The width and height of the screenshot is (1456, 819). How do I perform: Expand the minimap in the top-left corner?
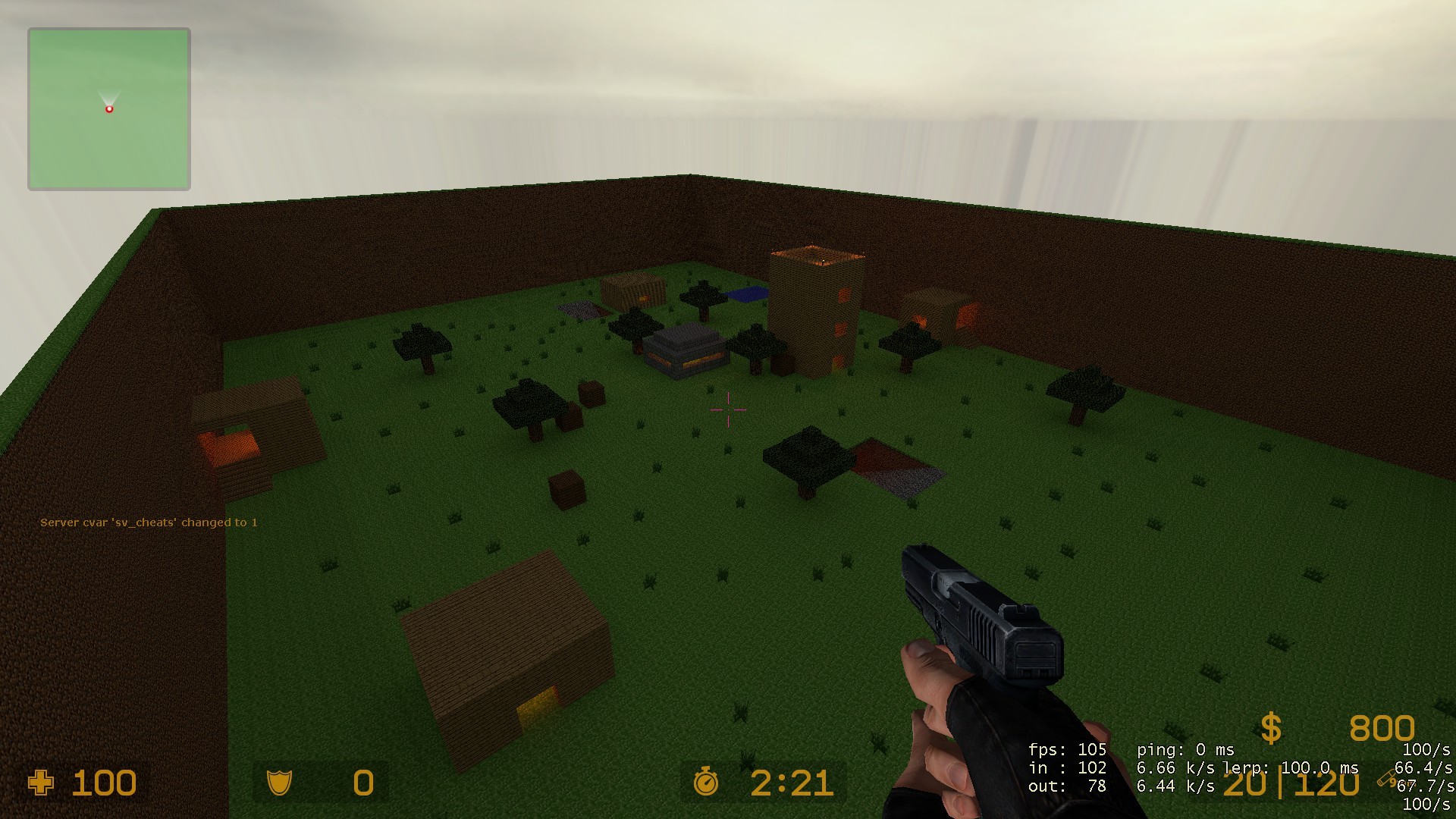108,108
